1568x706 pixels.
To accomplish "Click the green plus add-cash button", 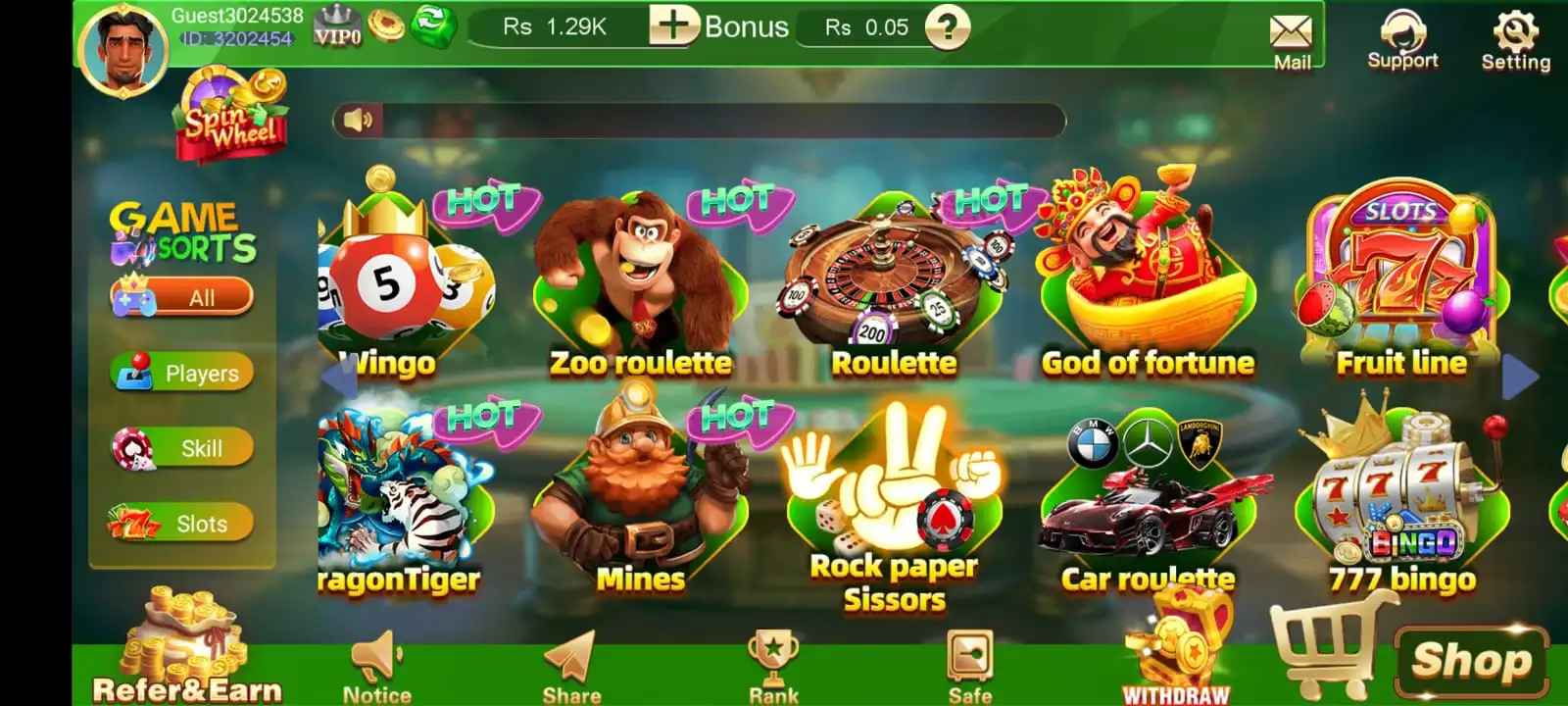I will pos(673,25).
